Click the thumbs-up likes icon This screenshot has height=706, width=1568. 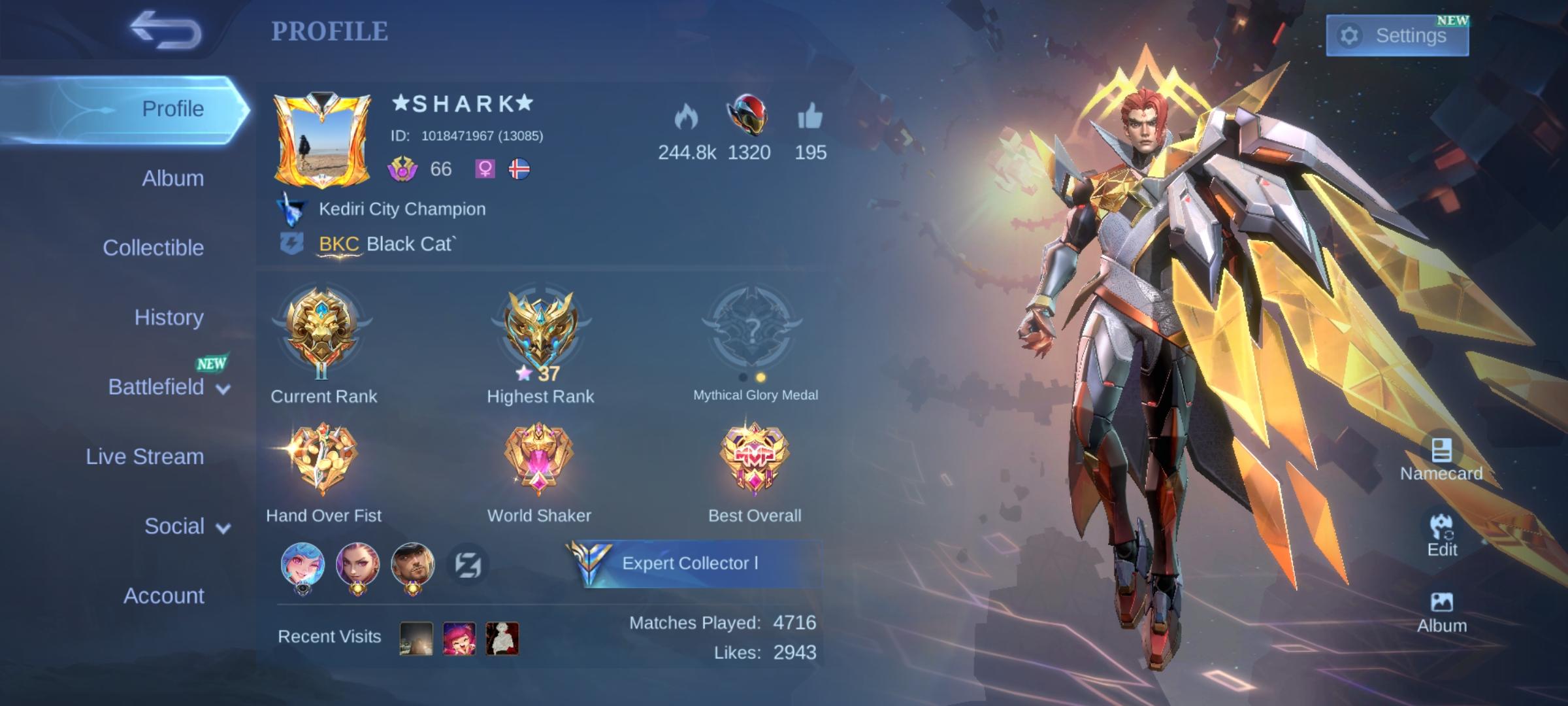click(810, 118)
